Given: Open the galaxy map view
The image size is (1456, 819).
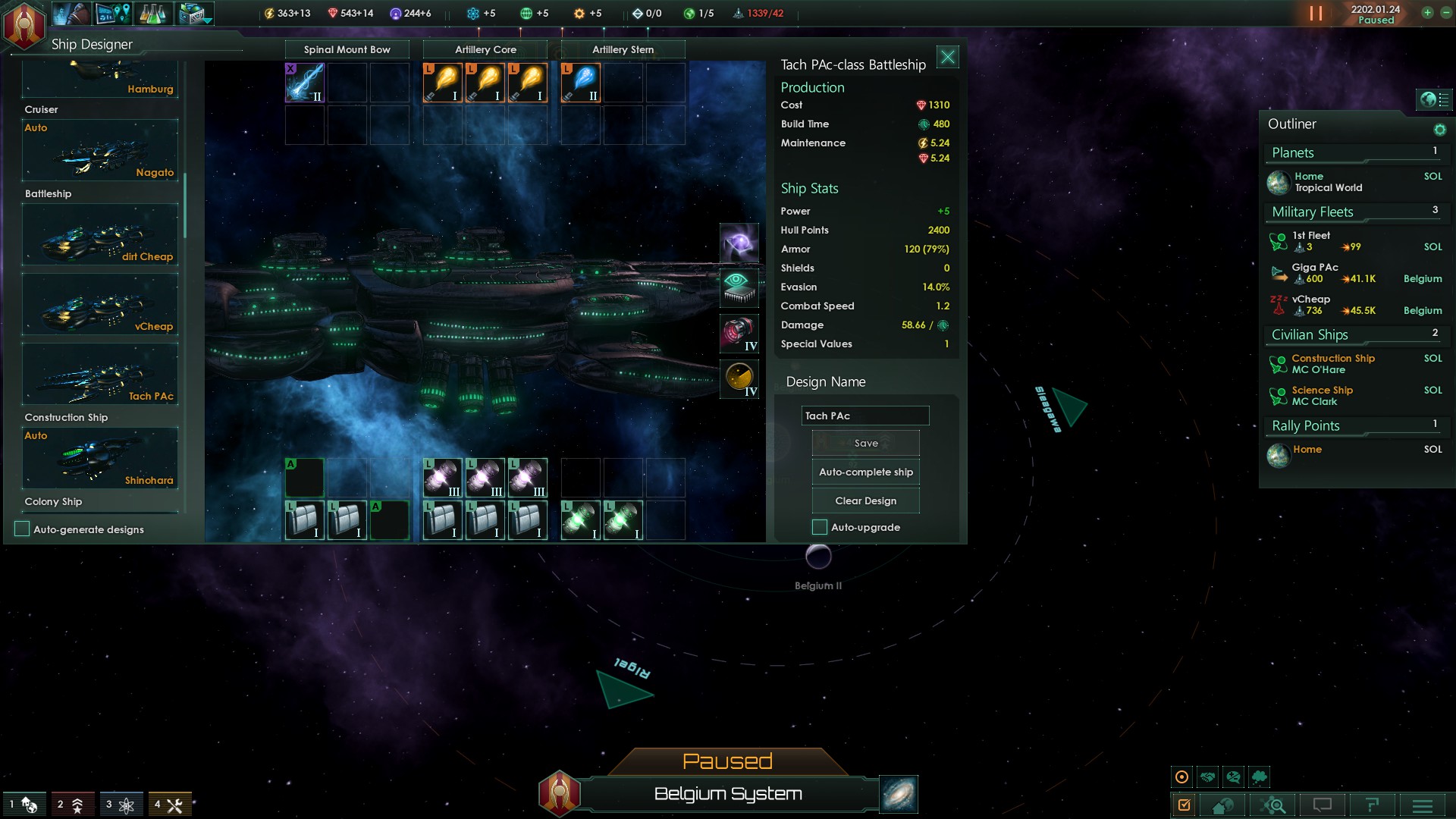Looking at the screenshot, I should tap(899, 794).
